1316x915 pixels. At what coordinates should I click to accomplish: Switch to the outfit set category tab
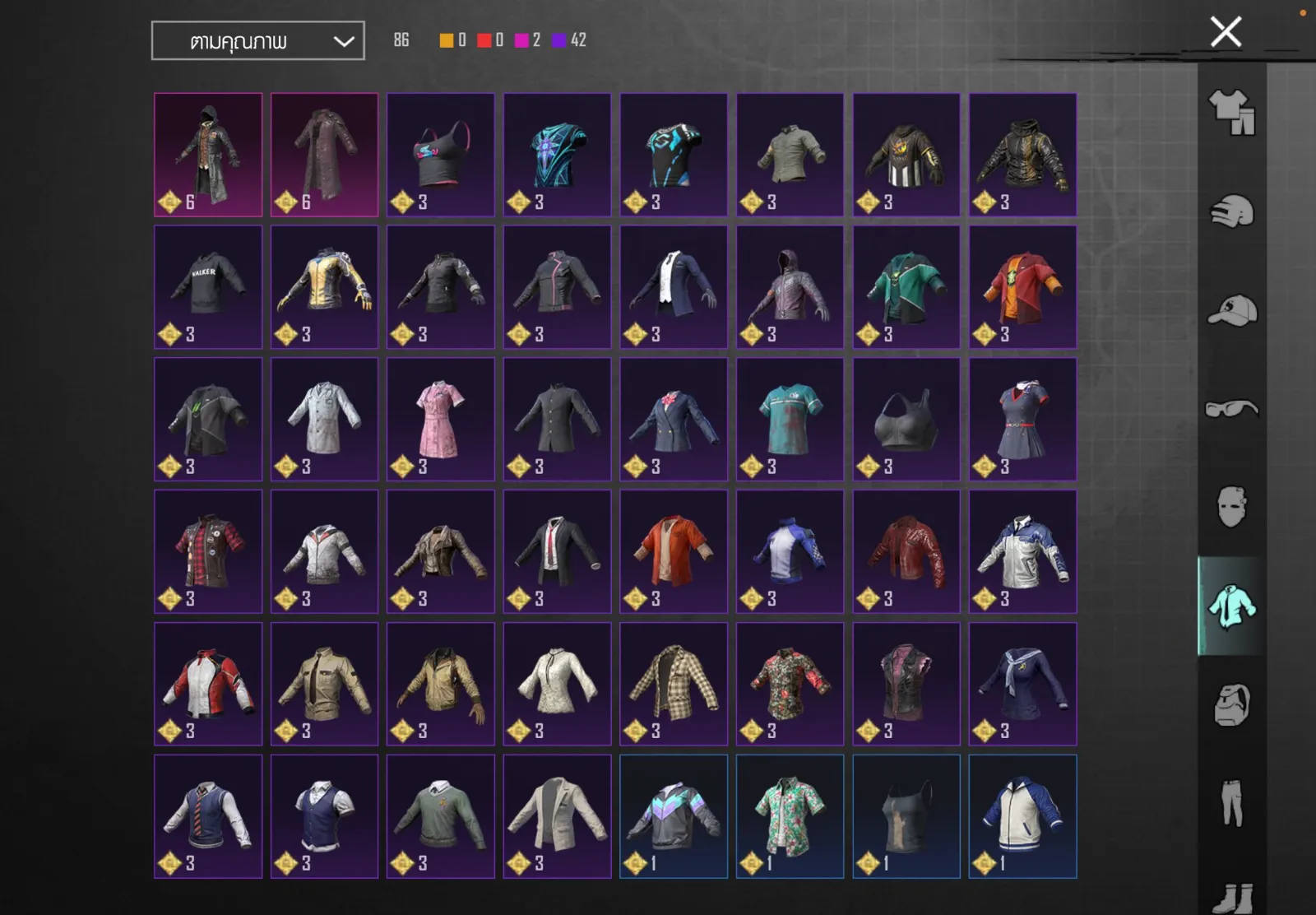click(x=1231, y=112)
